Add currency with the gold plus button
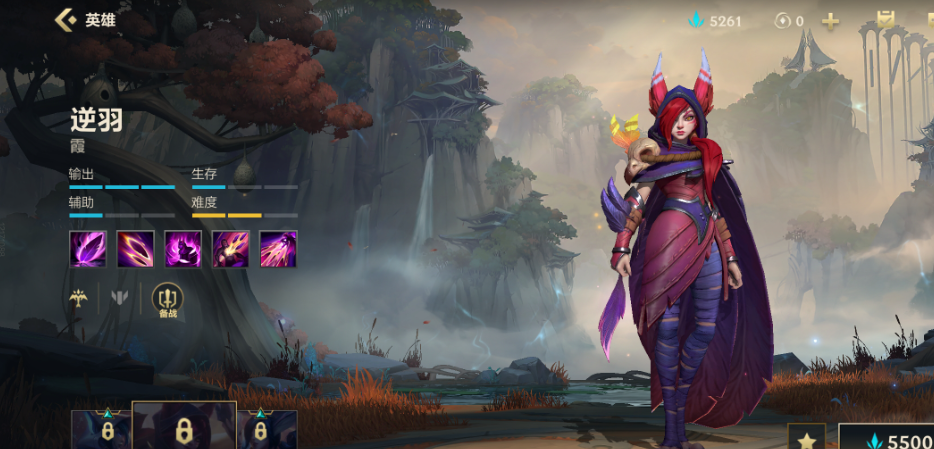934x449 pixels. click(x=830, y=20)
